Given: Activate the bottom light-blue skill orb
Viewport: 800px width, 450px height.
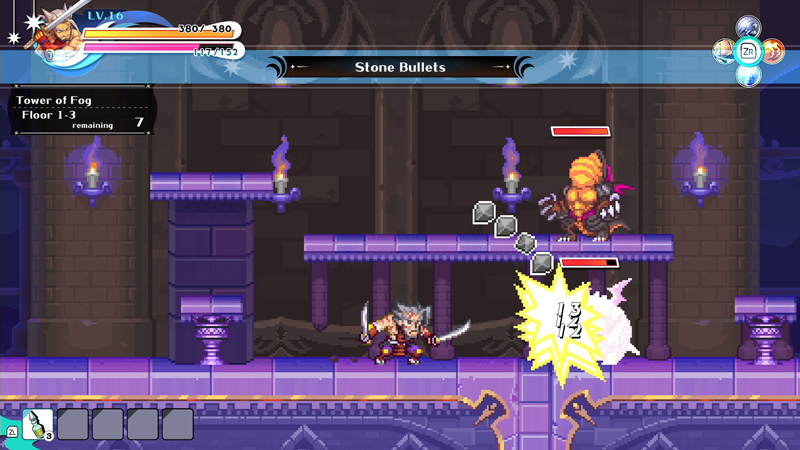Looking at the screenshot, I should tap(748, 74).
